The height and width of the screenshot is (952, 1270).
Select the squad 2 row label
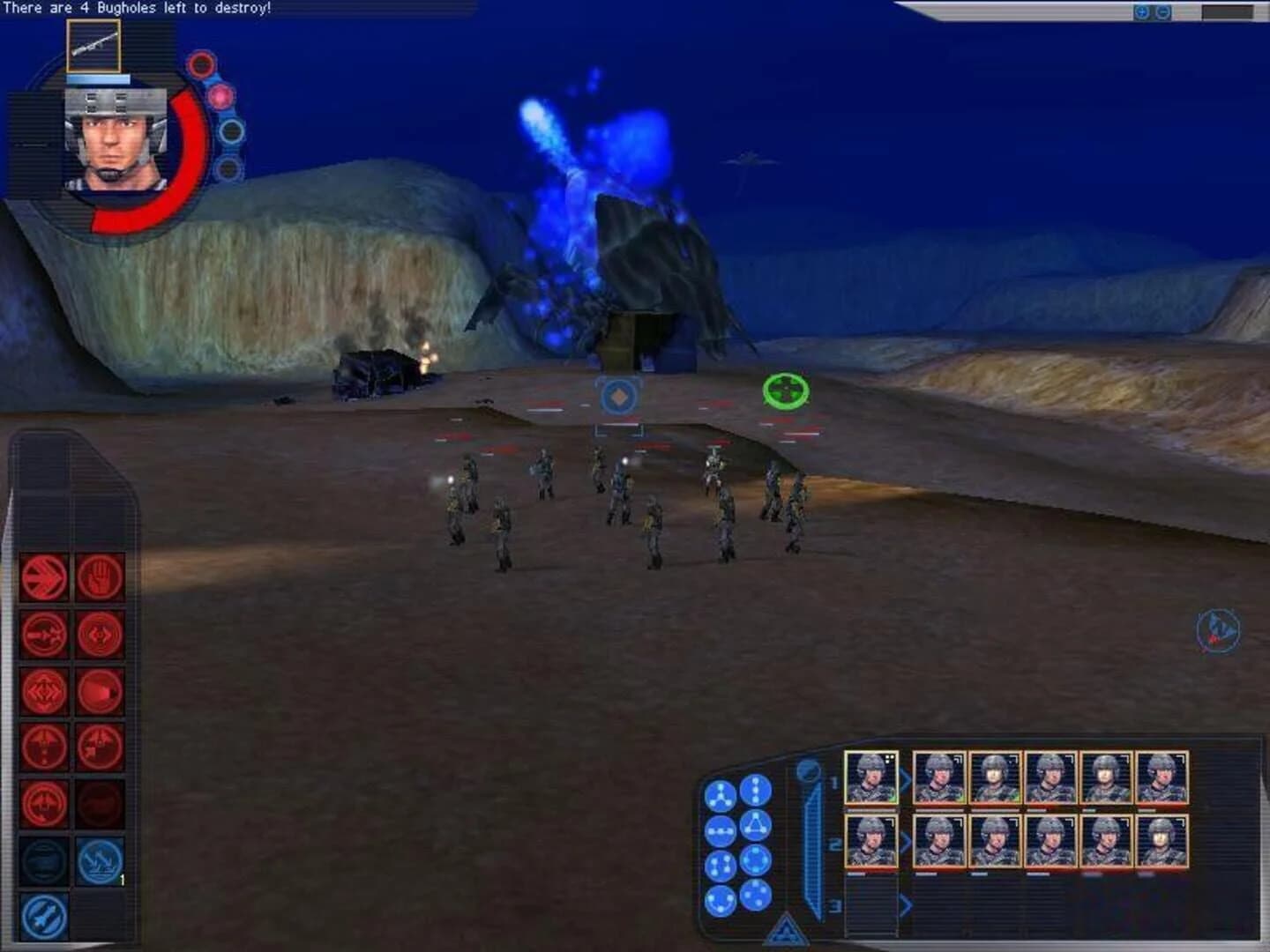tap(834, 843)
